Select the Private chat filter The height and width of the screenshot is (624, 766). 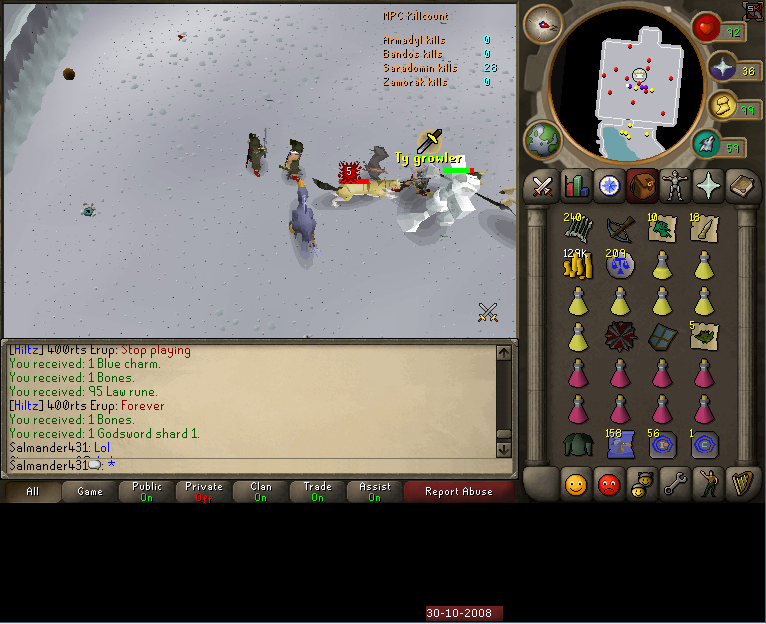tap(204, 491)
